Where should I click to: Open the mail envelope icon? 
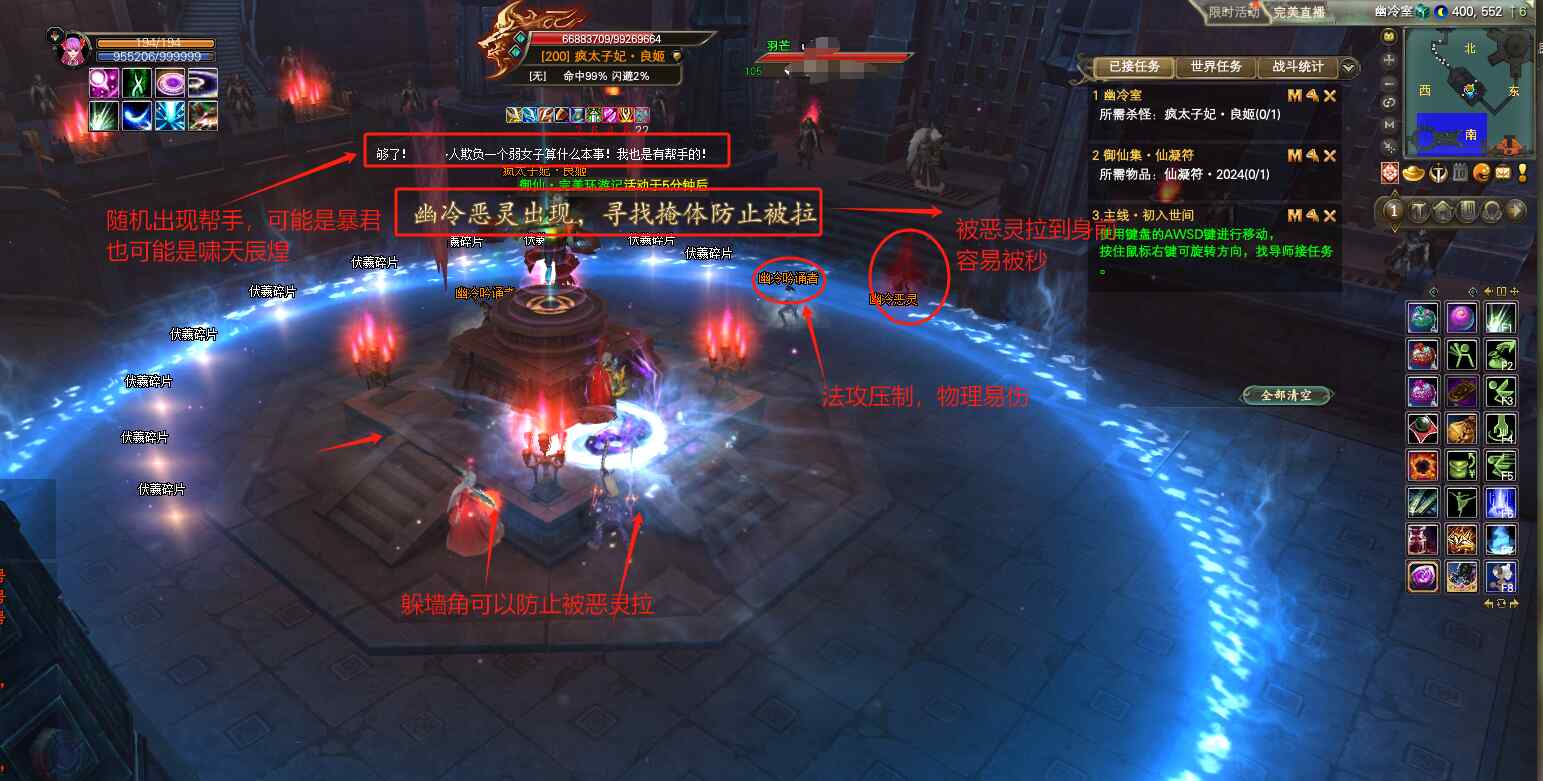[1502, 172]
